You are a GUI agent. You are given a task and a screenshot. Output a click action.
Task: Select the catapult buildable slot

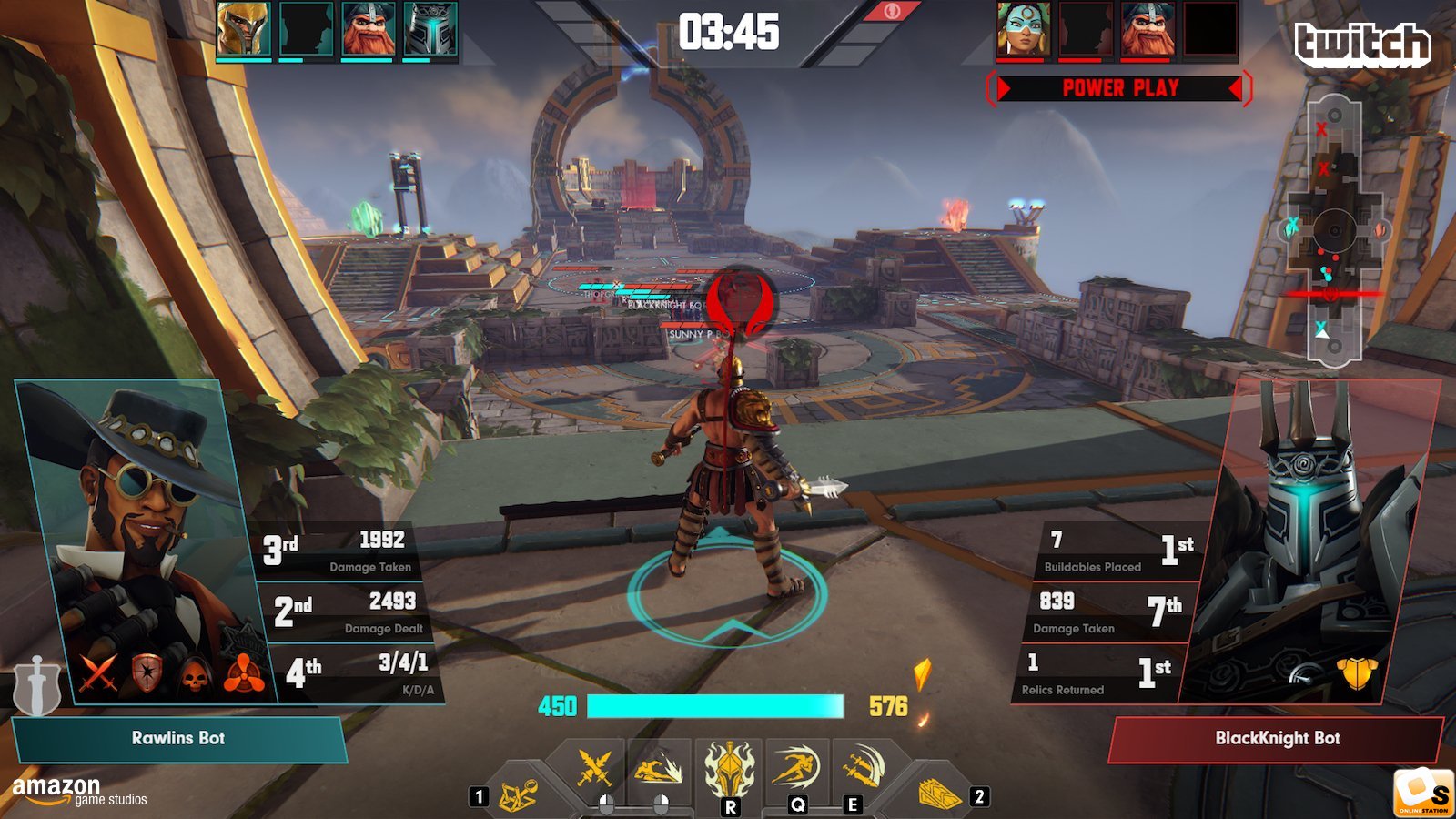click(x=517, y=794)
